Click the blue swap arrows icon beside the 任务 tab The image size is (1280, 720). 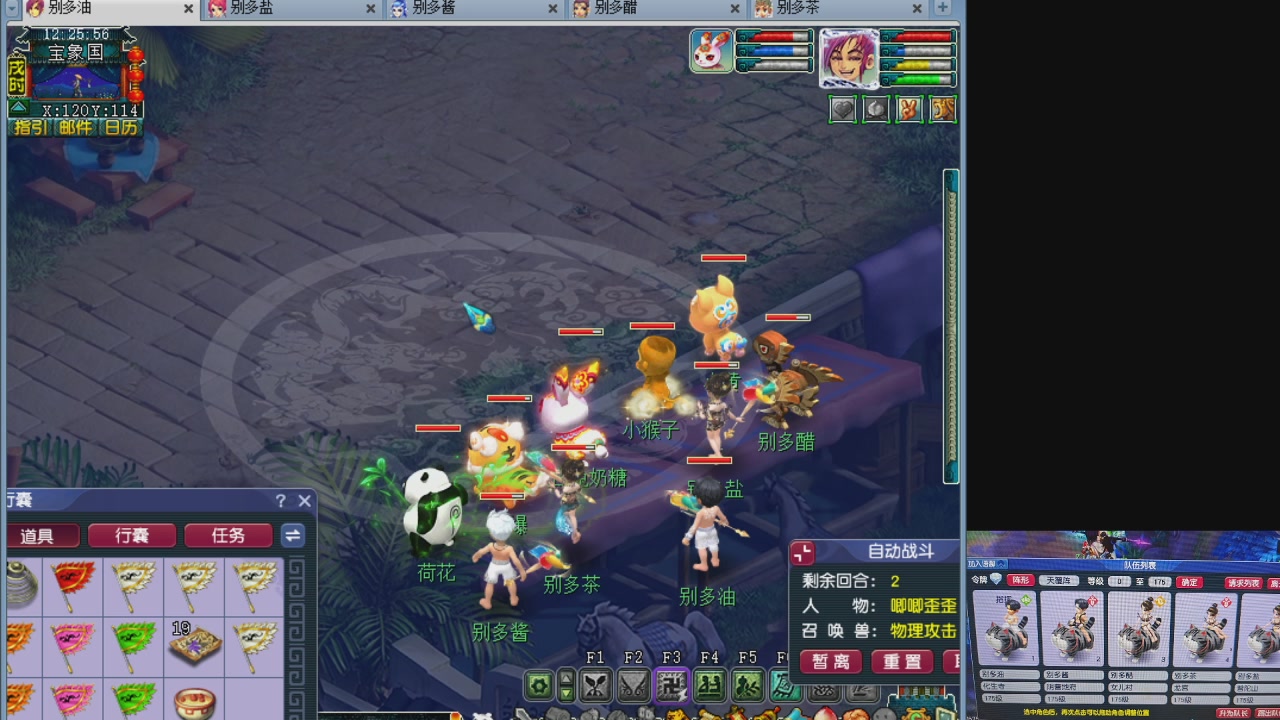[293, 535]
